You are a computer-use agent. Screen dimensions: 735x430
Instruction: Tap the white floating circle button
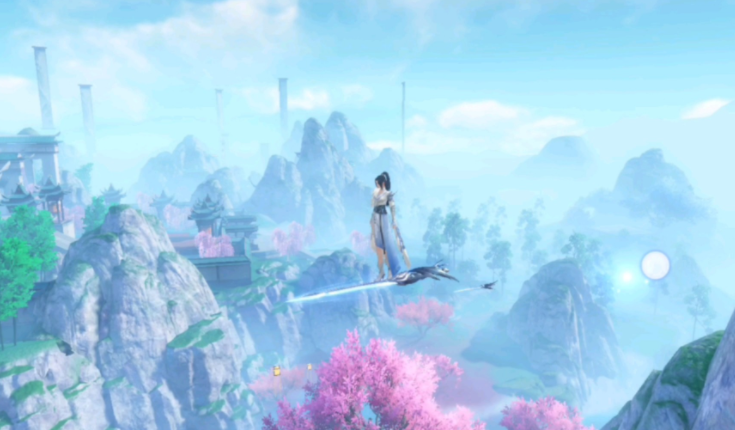tap(655, 265)
